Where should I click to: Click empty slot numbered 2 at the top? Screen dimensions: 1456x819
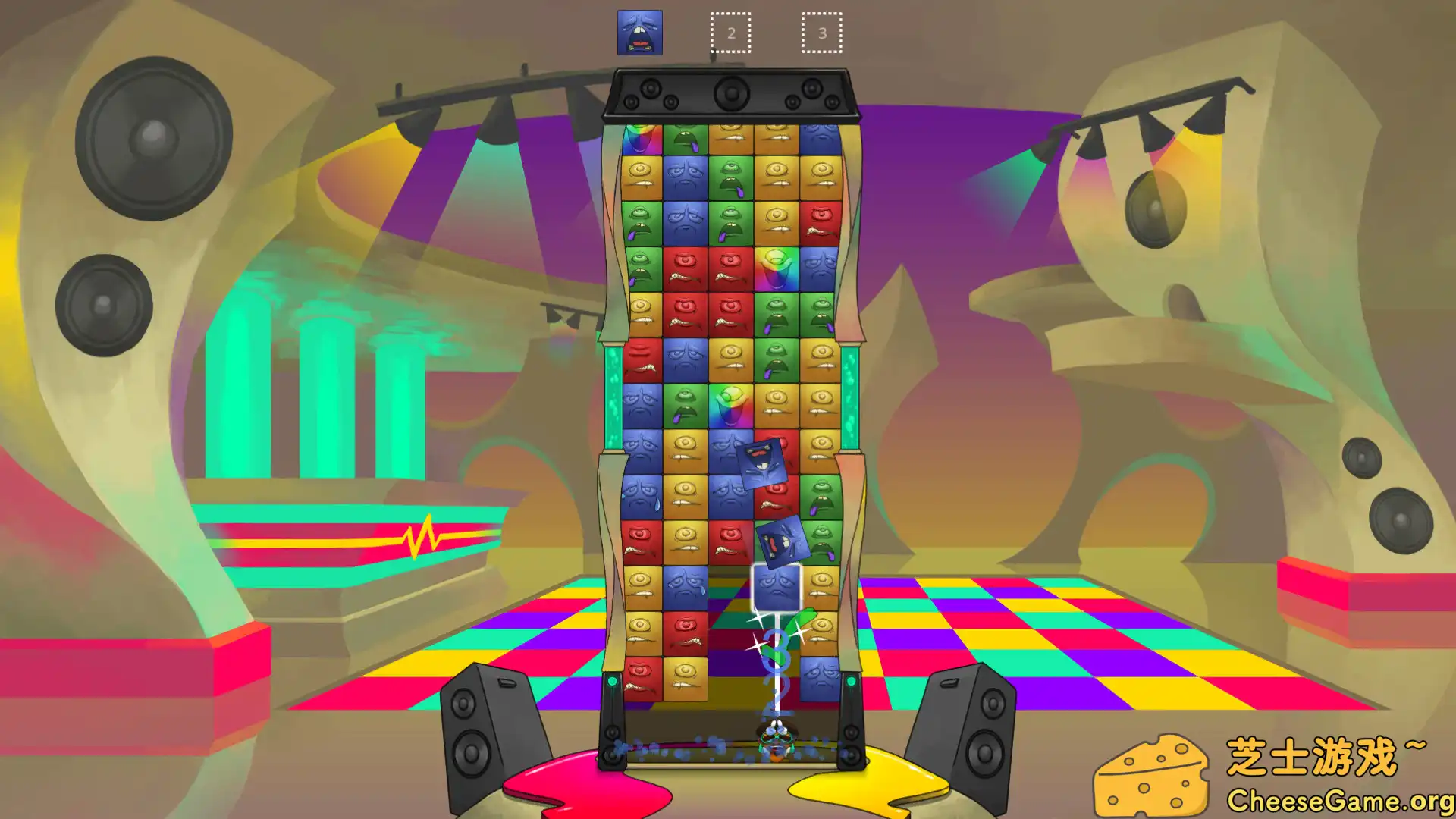point(730,32)
